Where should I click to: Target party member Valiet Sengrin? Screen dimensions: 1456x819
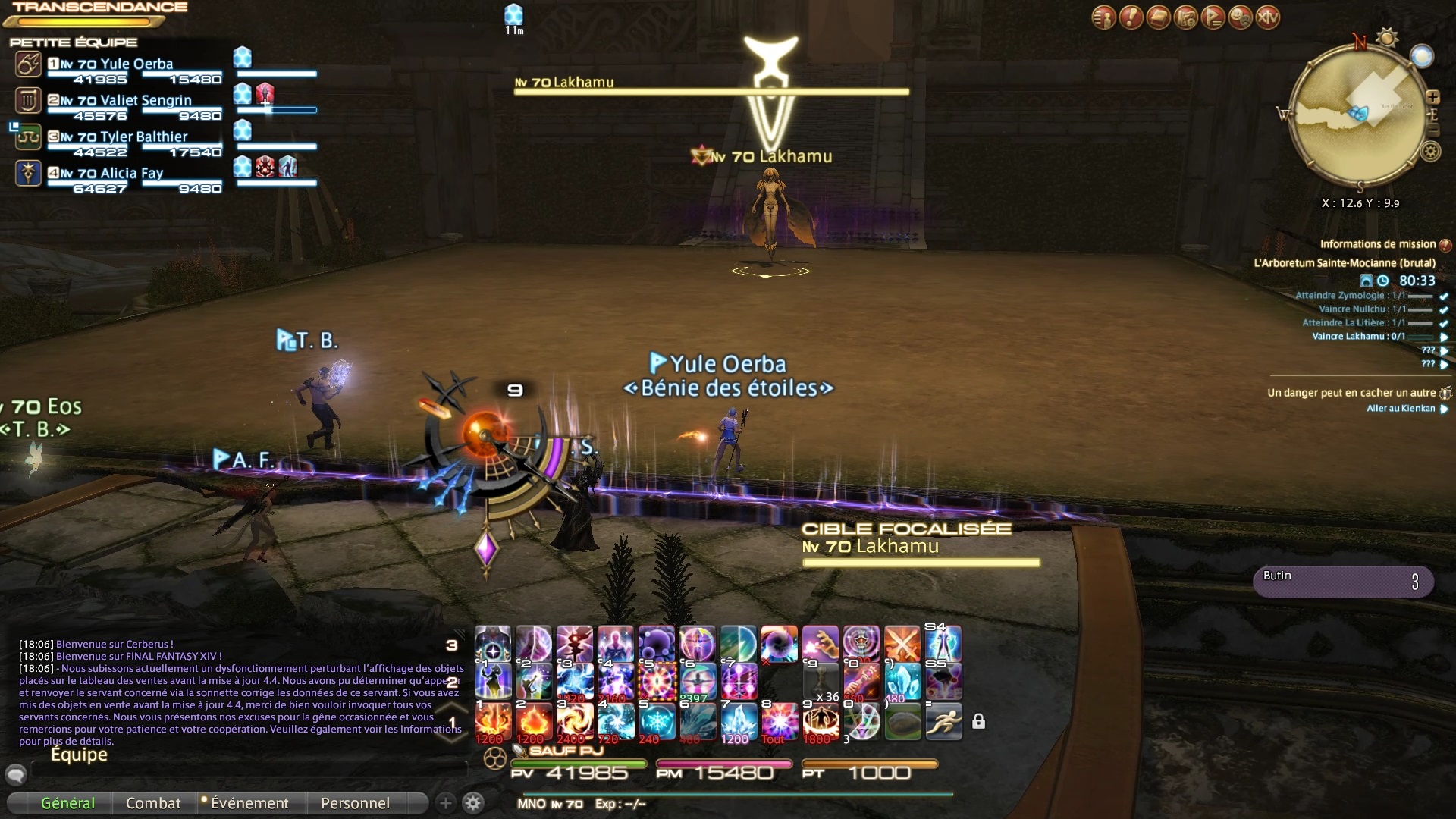pos(135,101)
